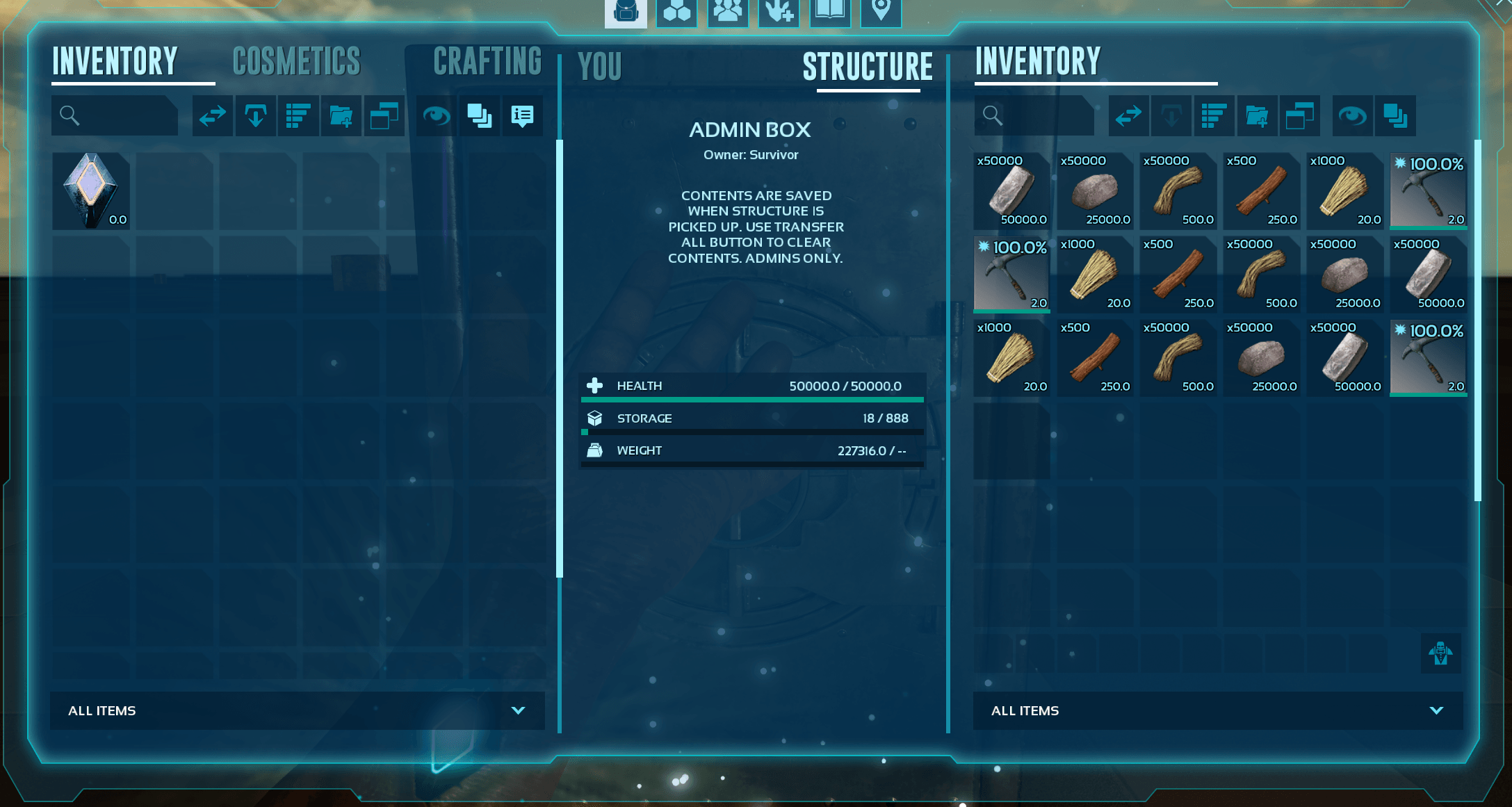Screen dimensions: 1512x807
Task: Toggle the item tooltip info icon
Action: [522, 115]
